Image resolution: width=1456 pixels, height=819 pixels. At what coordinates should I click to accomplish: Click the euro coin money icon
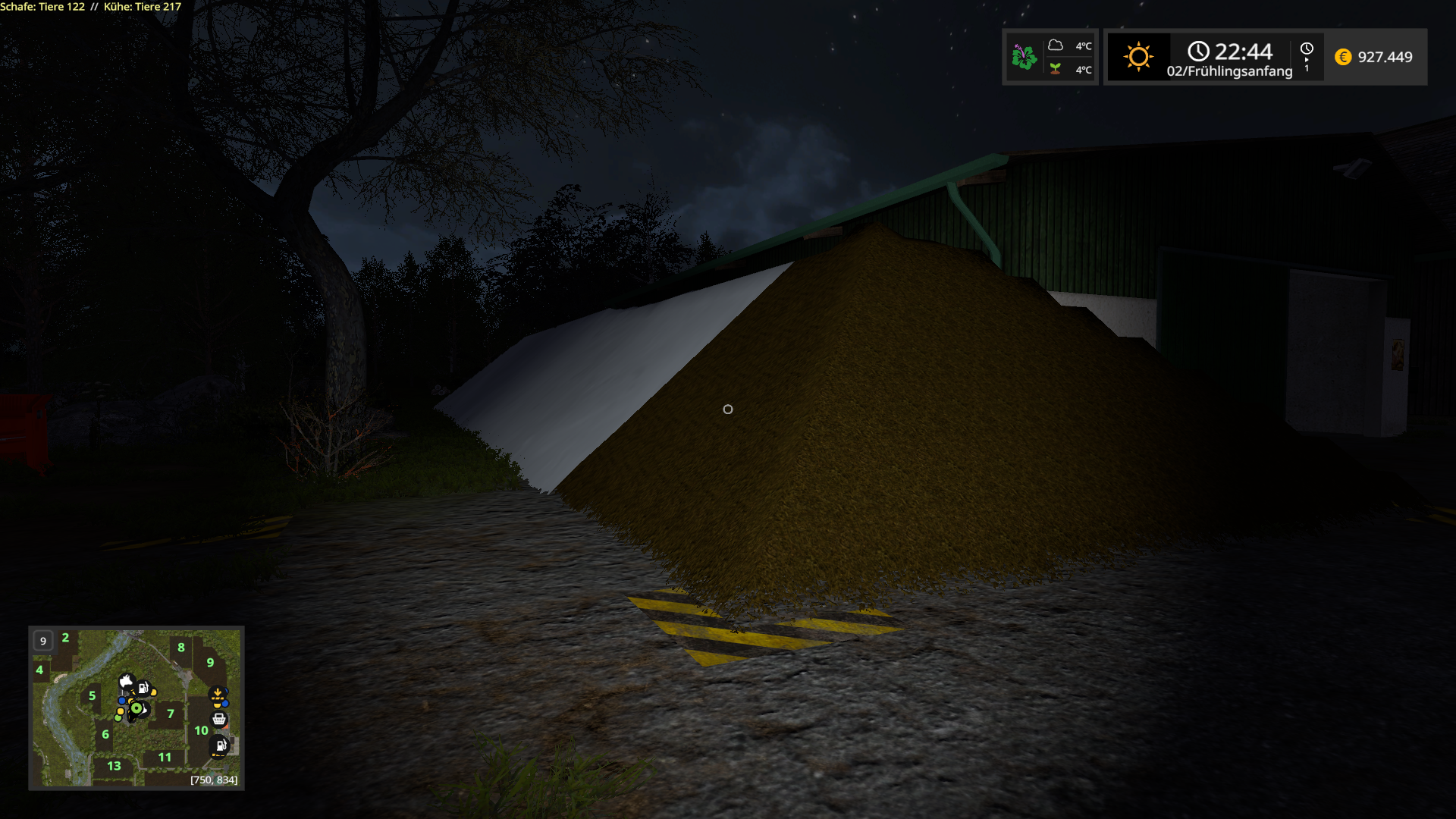[x=1343, y=57]
